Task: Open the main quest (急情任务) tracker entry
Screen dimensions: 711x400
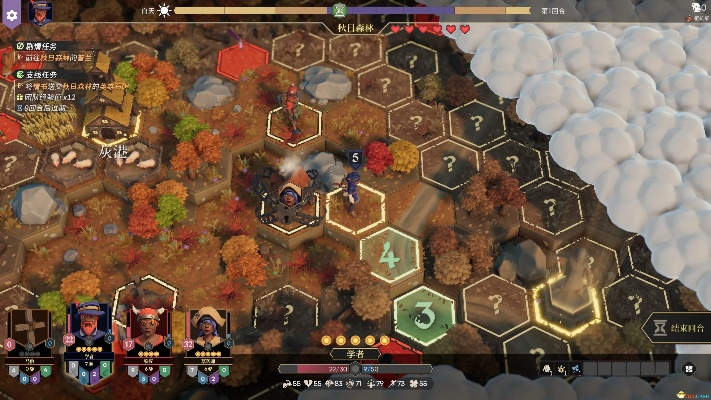Action: (x=40, y=46)
